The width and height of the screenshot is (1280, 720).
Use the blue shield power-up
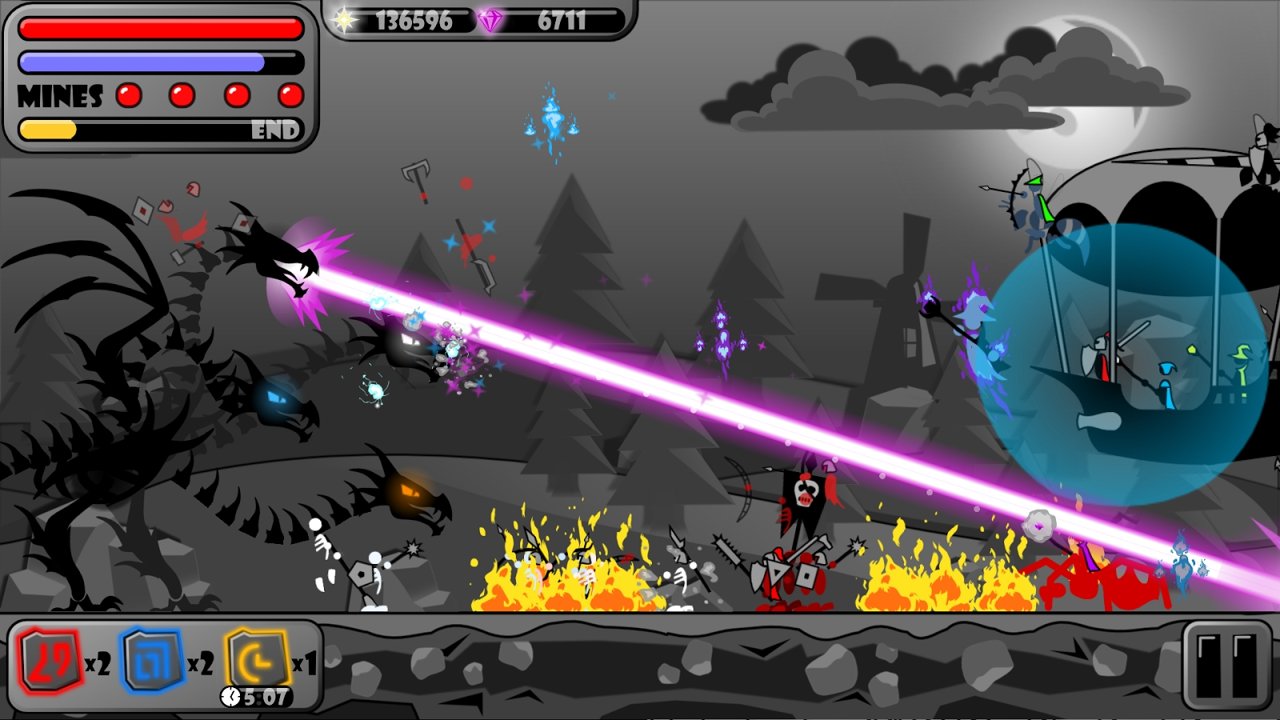pyautogui.click(x=152, y=661)
